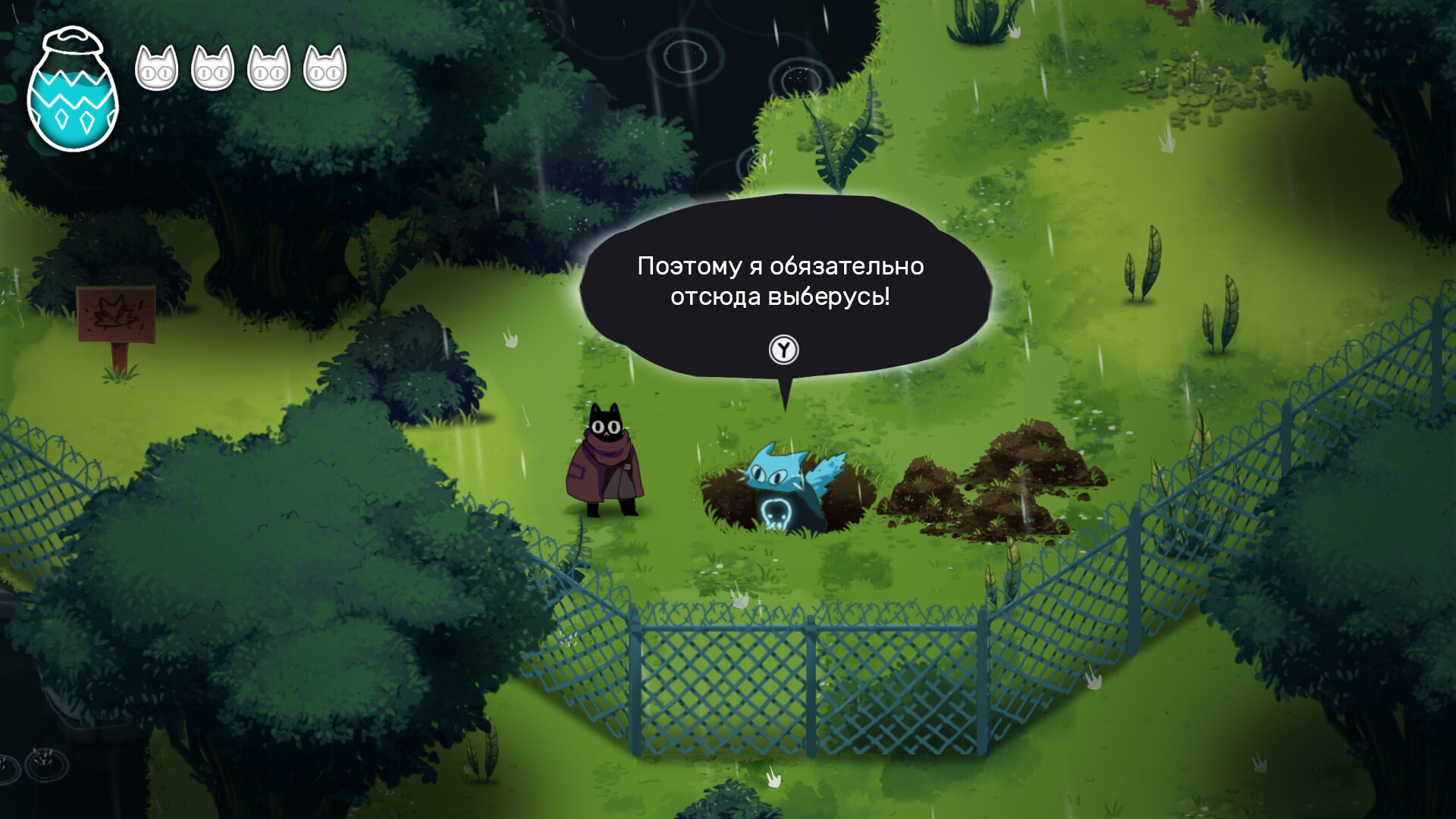Select the fourth cat-head charge icon
The height and width of the screenshot is (819, 1456).
[x=325, y=70]
